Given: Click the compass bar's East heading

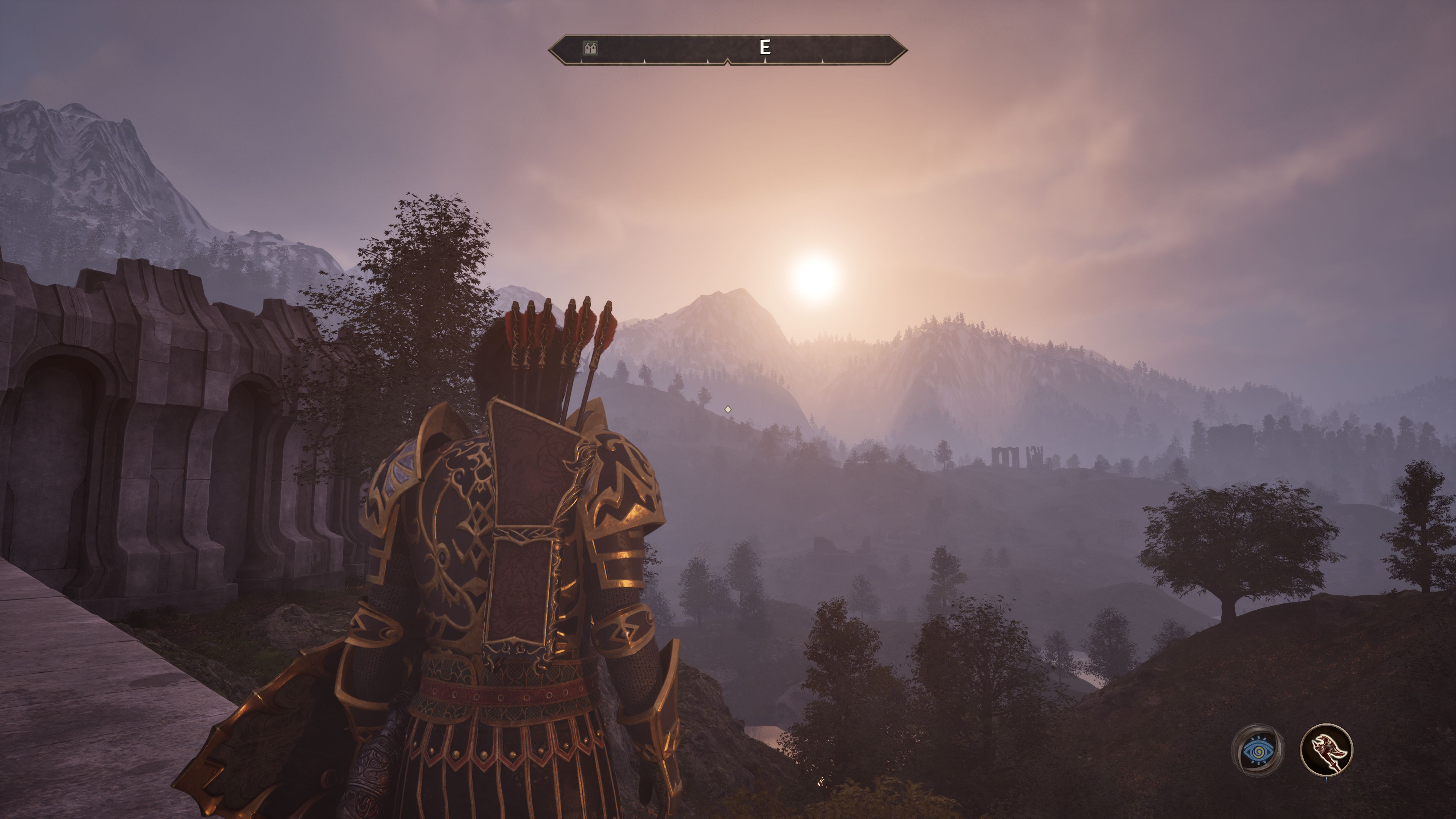Looking at the screenshot, I should pyautogui.click(x=765, y=47).
